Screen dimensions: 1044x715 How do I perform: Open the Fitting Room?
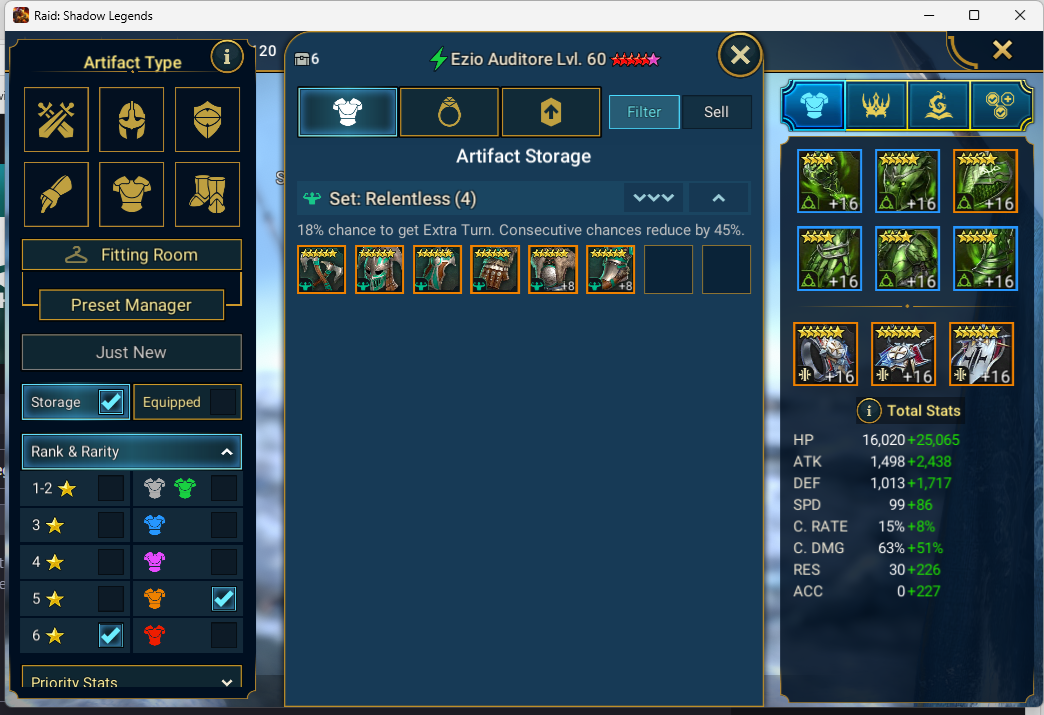[x=132, y=255]
